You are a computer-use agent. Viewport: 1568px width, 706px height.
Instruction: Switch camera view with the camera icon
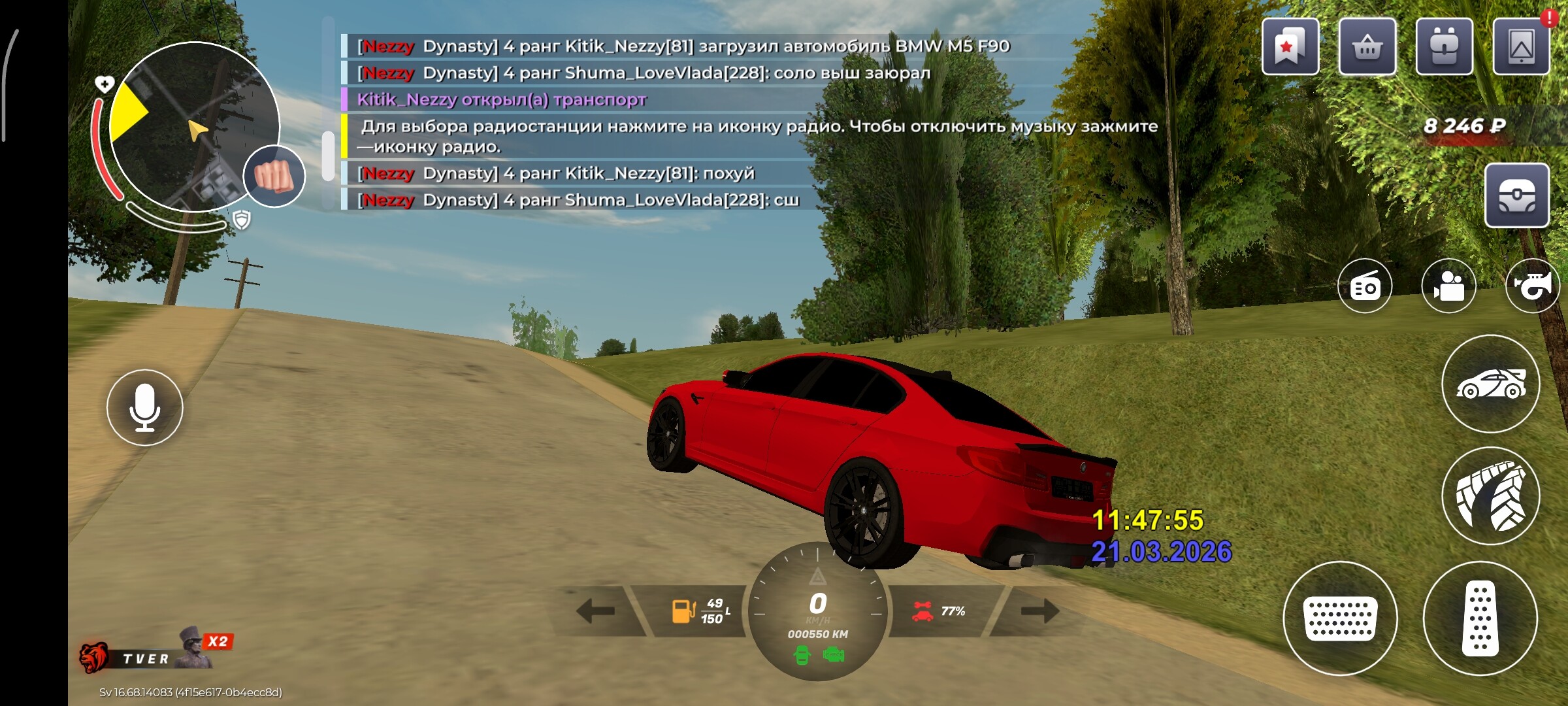(1448, 286)
